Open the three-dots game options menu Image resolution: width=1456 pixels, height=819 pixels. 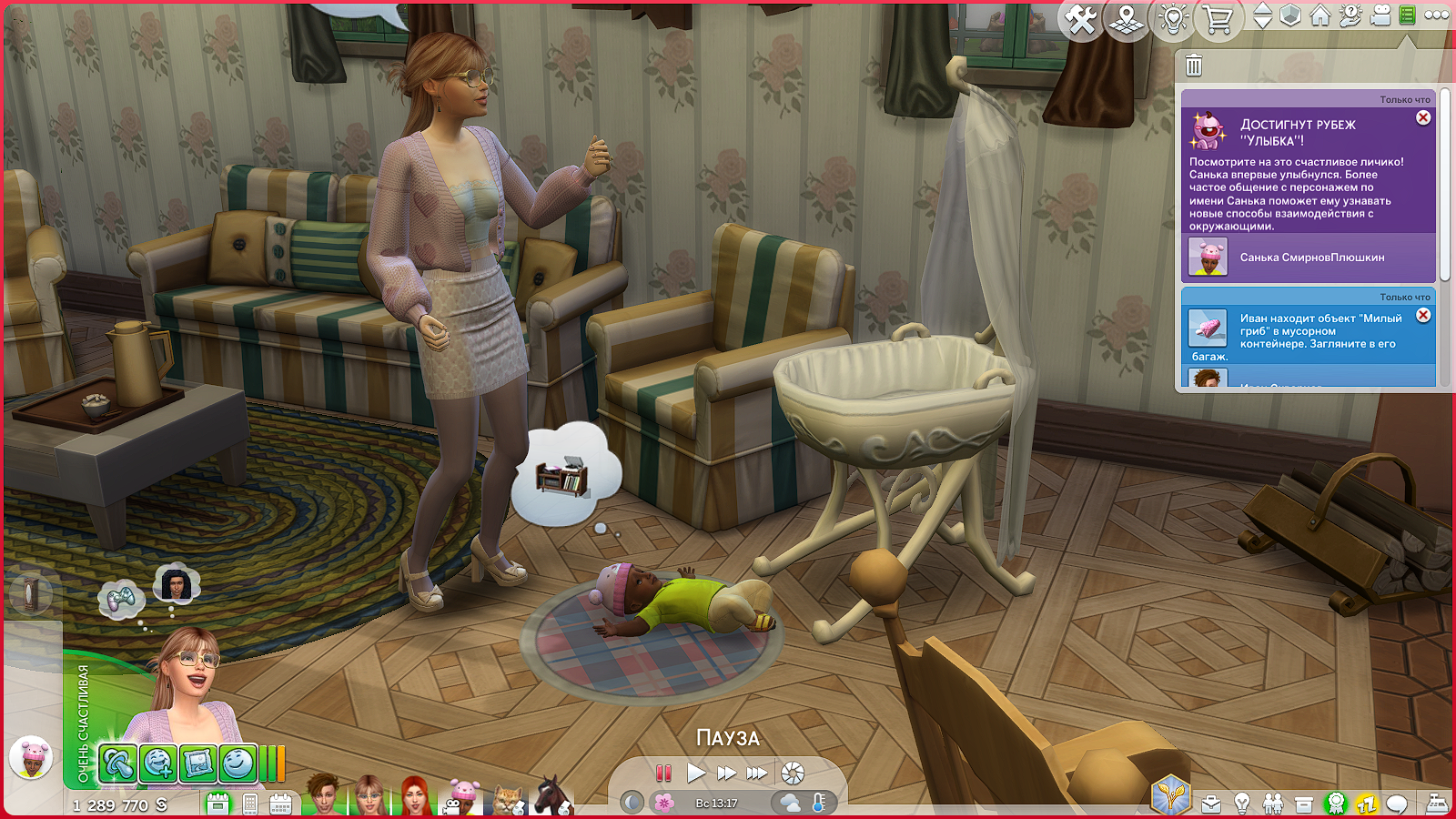point(1437,15)
